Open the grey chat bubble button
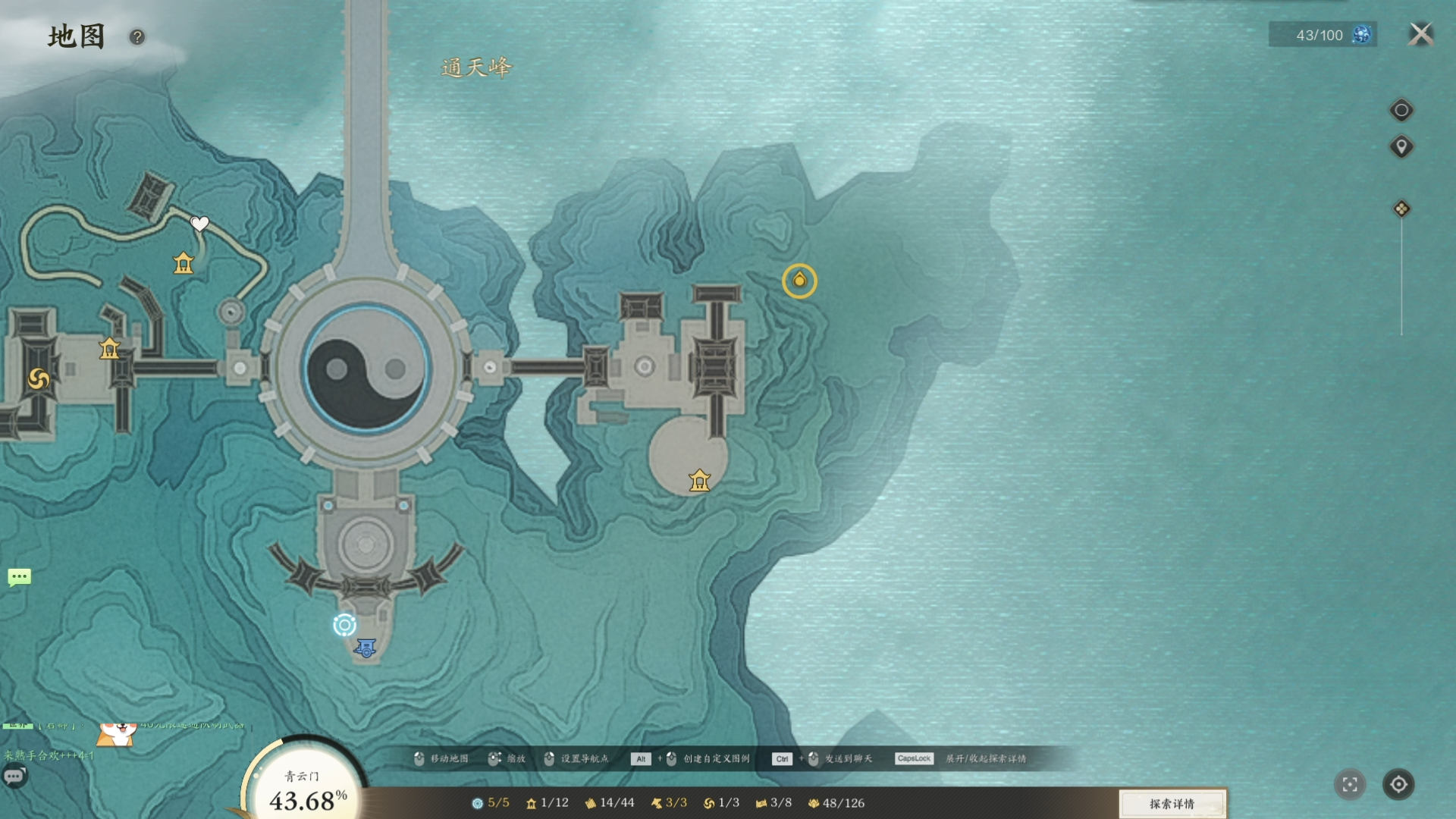 (x=14, y=777)
